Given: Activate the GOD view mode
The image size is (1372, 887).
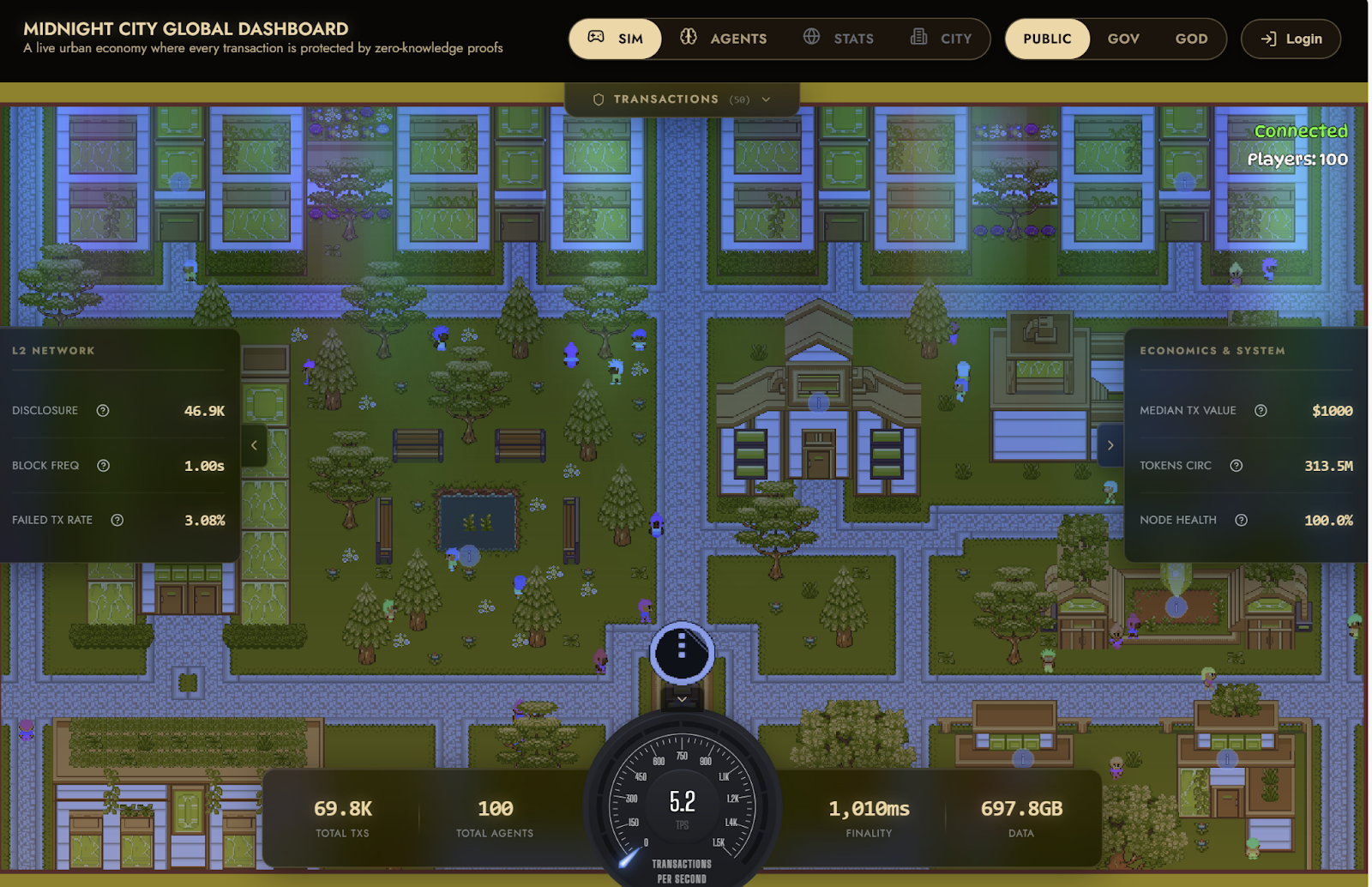Looking at the screenshot, I should pos(1191,39).
